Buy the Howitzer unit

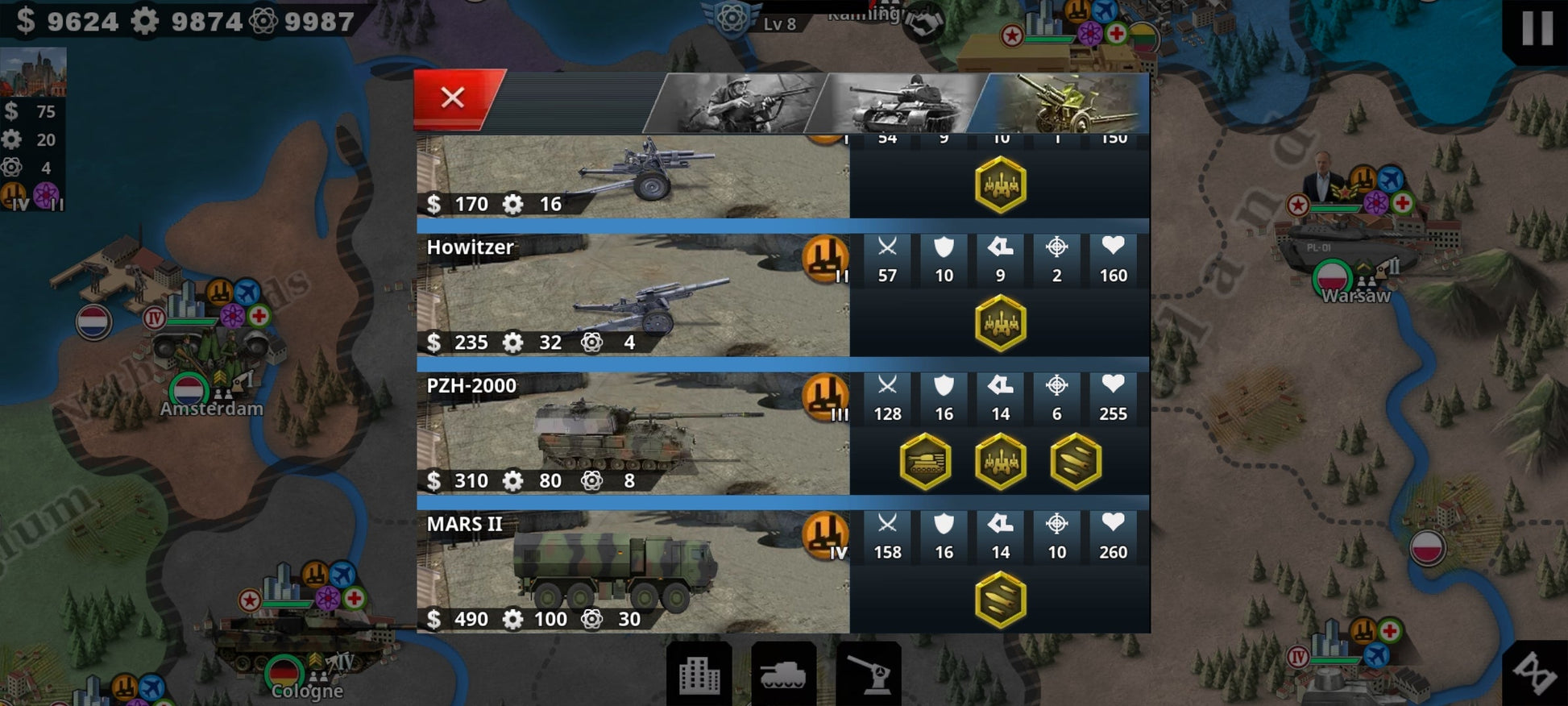[x=633, y=295]
